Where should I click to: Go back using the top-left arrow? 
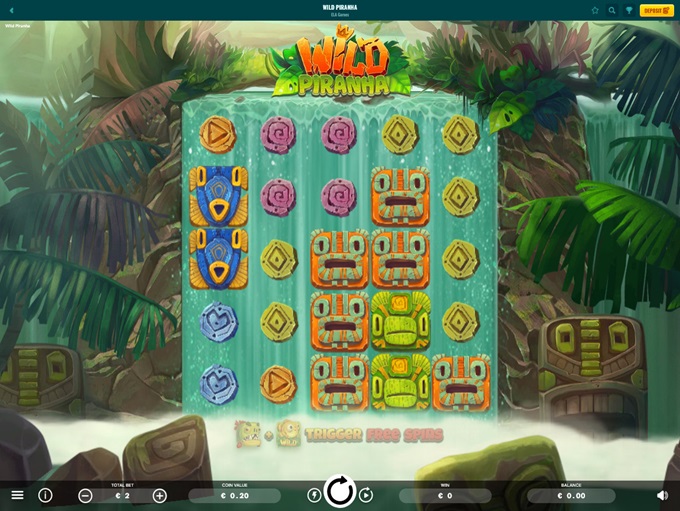tap(11, 10)
